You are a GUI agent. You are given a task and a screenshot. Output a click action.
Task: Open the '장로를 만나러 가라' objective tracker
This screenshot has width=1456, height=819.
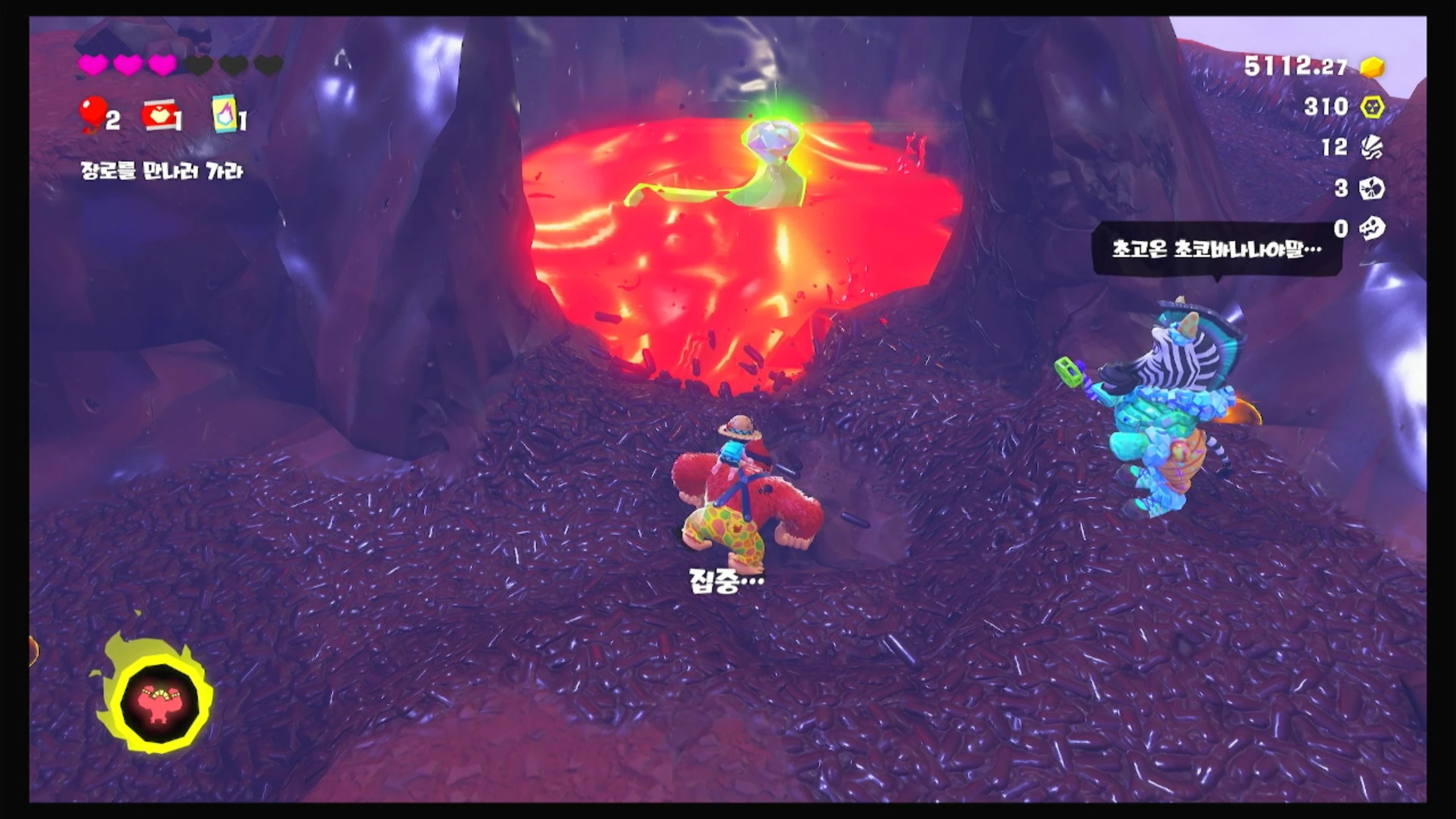coord(162,171)
